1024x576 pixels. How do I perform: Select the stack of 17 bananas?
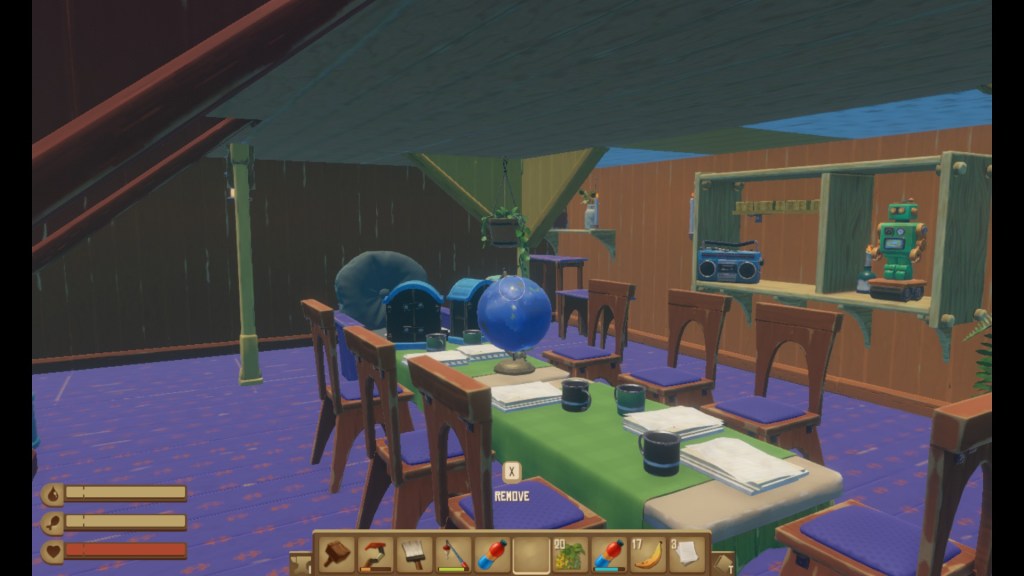647,554
